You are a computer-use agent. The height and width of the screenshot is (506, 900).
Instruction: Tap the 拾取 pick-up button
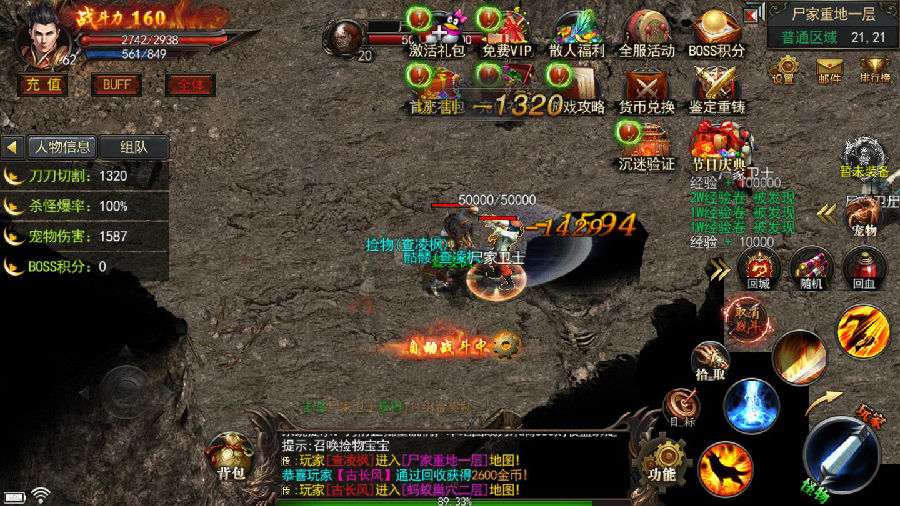(x=709, y=360)
